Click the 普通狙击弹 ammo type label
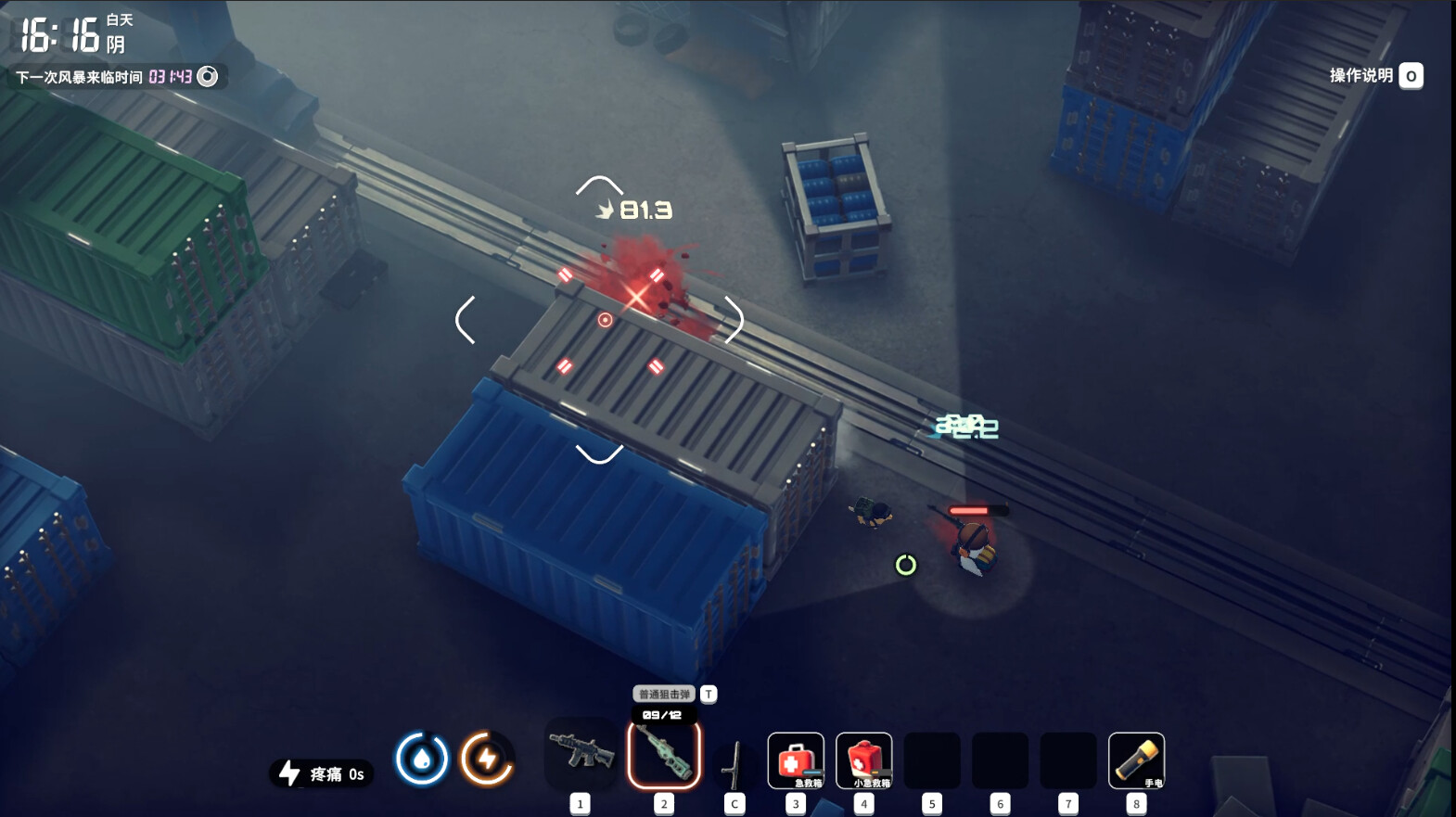This screenshot has height=817, width=1456. point(664,694)
